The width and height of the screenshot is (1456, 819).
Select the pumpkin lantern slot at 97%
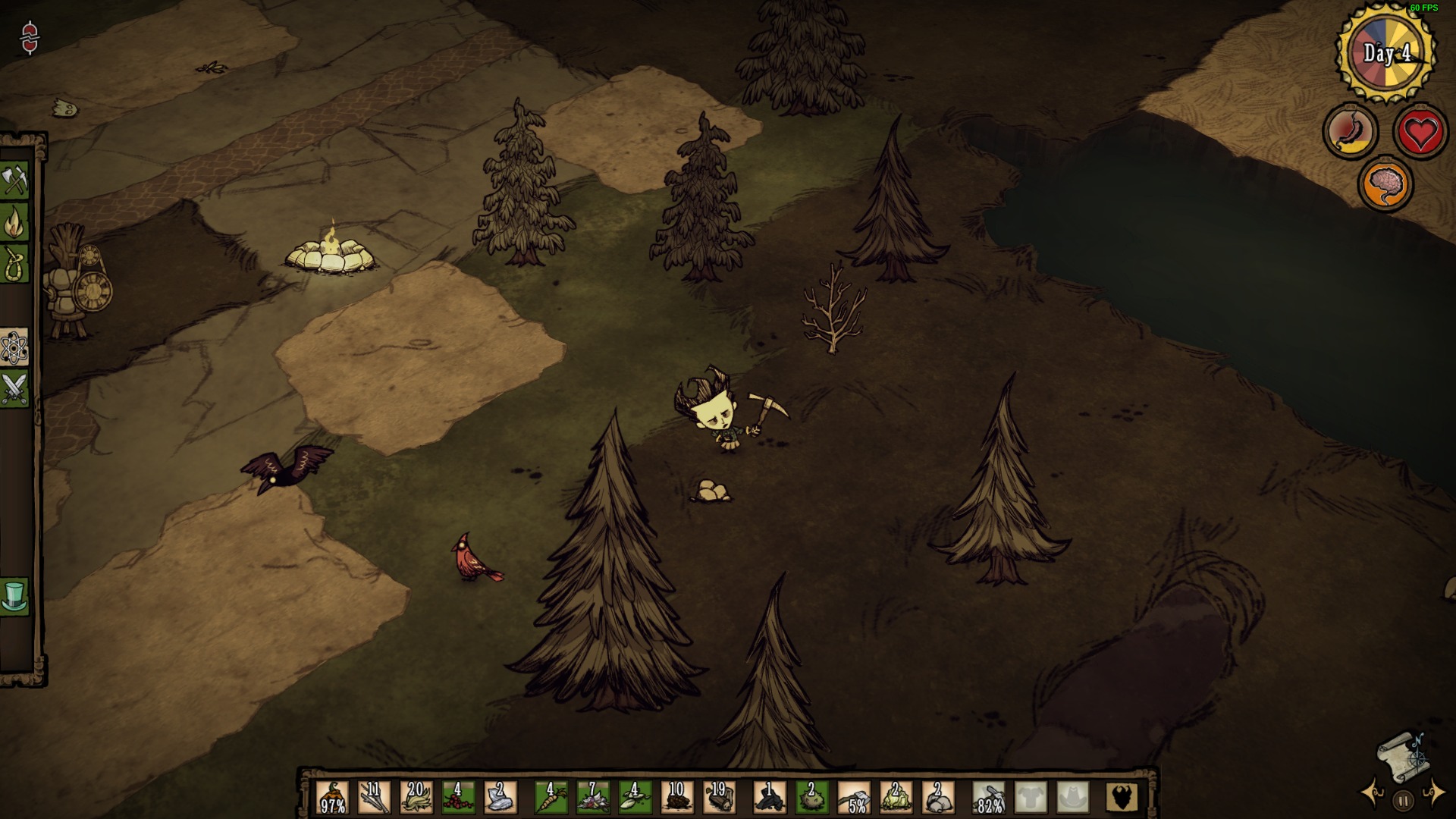coord(332,798)
